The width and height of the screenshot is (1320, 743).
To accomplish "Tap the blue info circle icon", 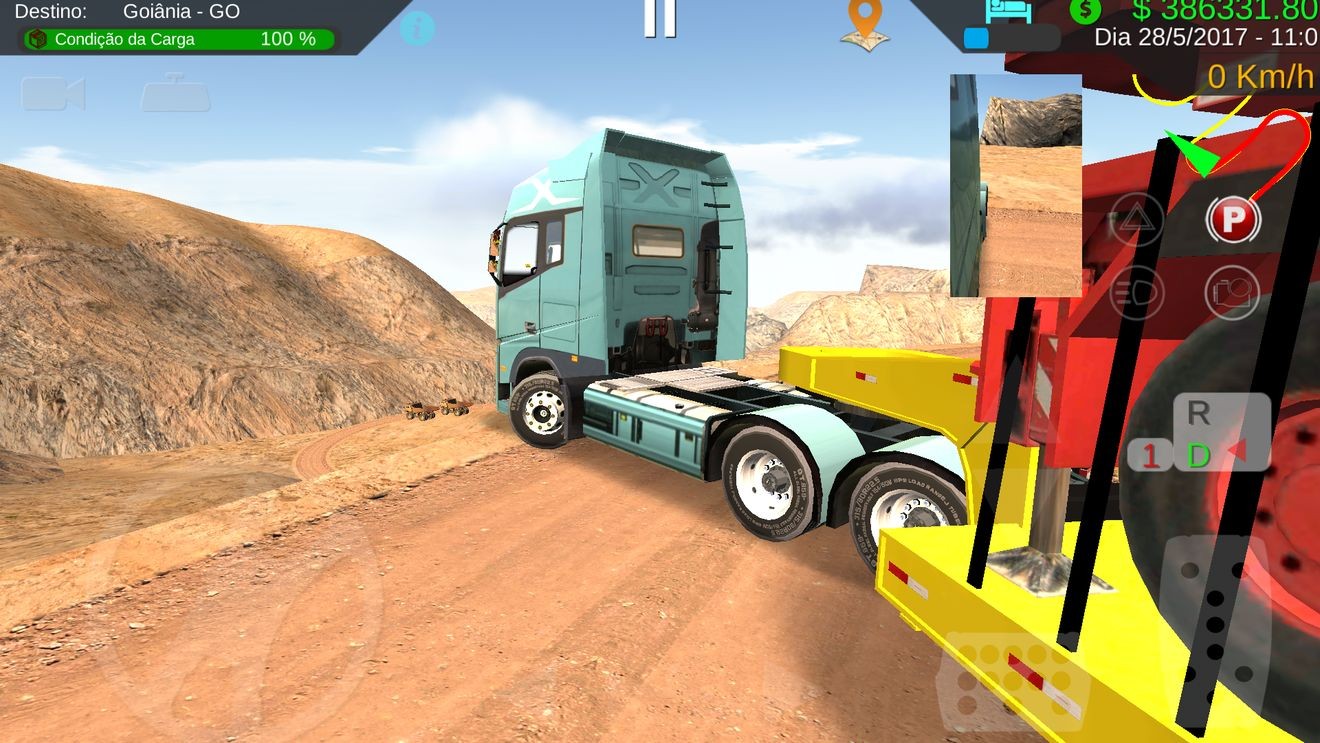I will click(417, 27).
